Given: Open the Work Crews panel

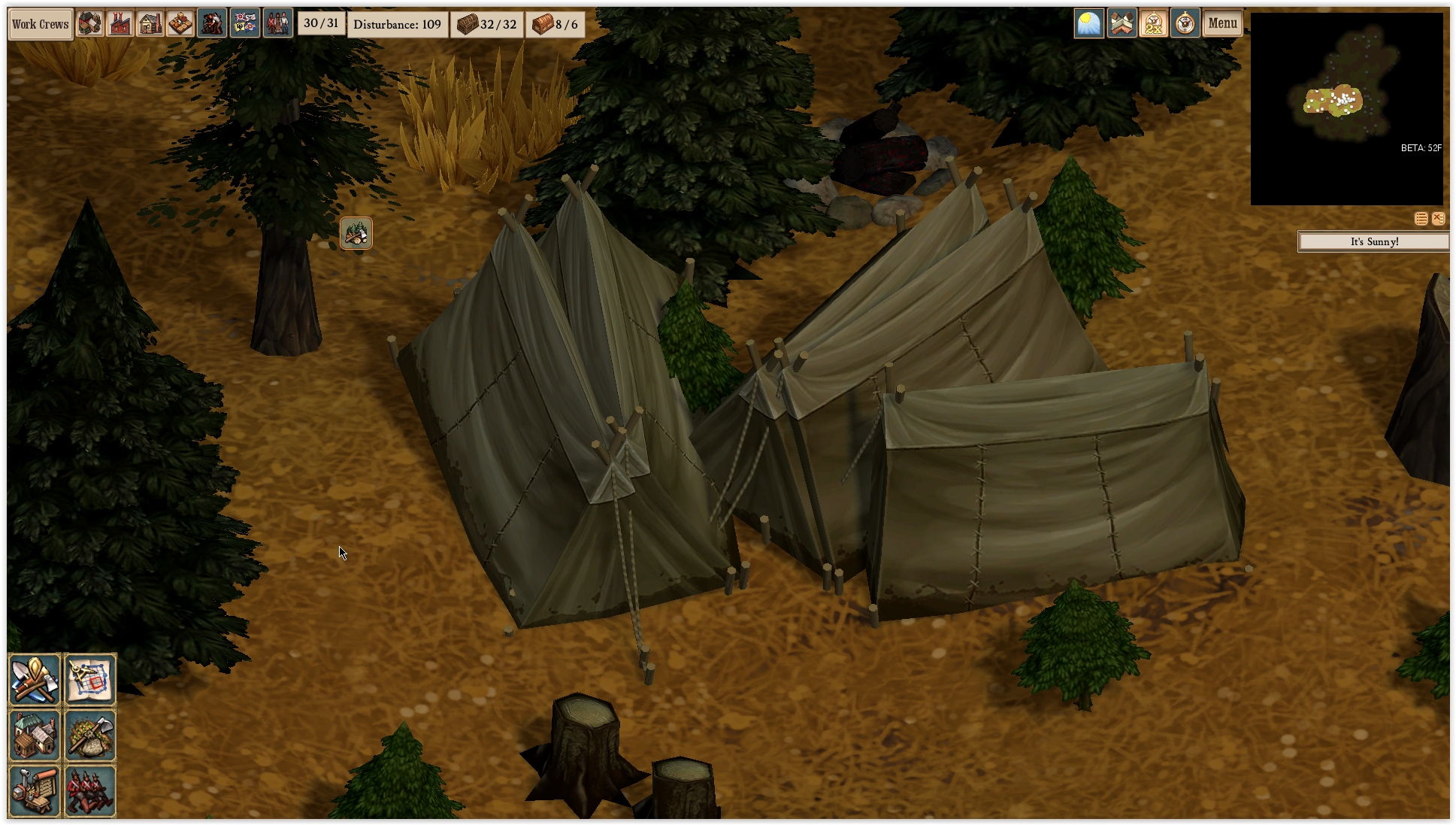Looking at the screenshot, I should 41,24.
